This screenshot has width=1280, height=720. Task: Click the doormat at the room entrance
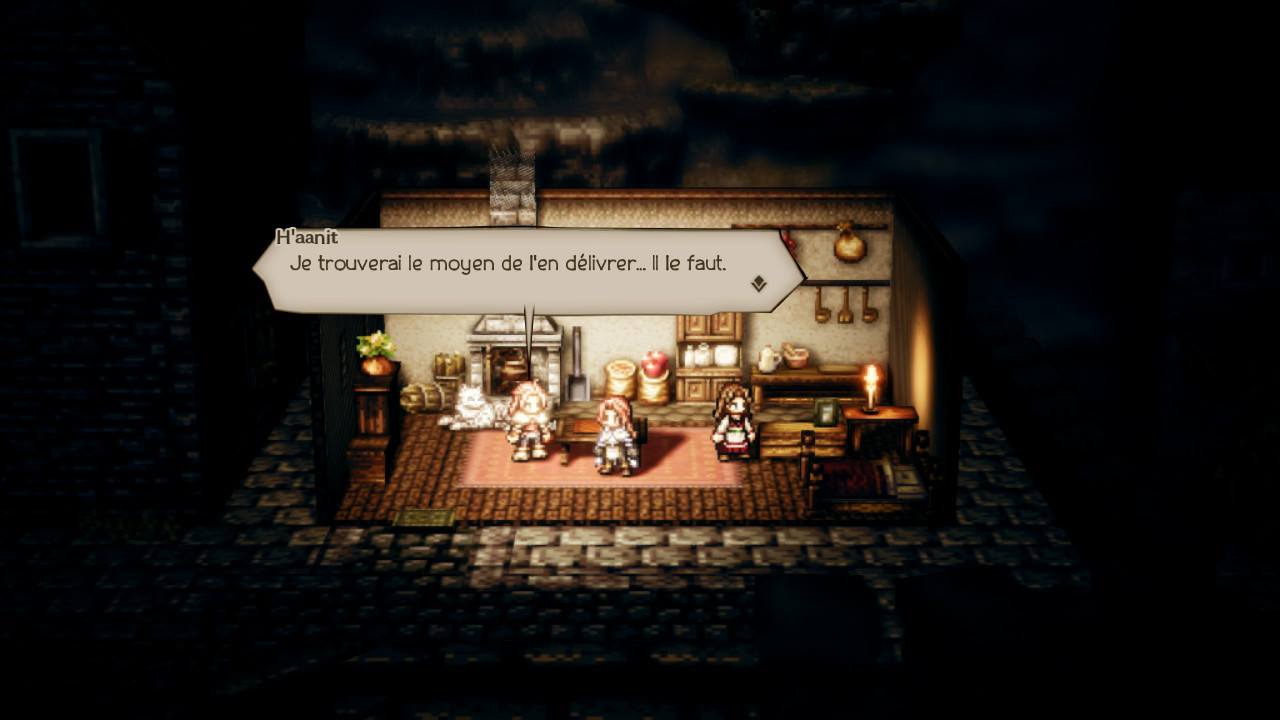425,515
